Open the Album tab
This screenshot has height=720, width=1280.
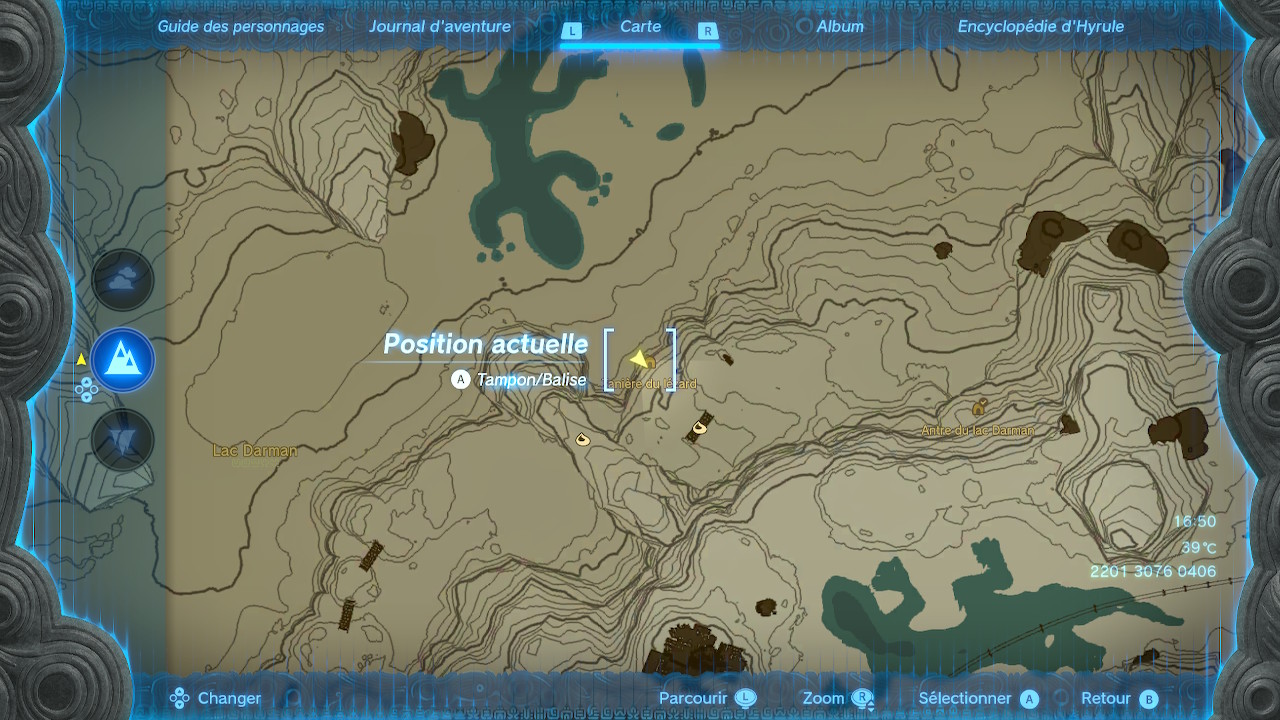pos(840,27)
